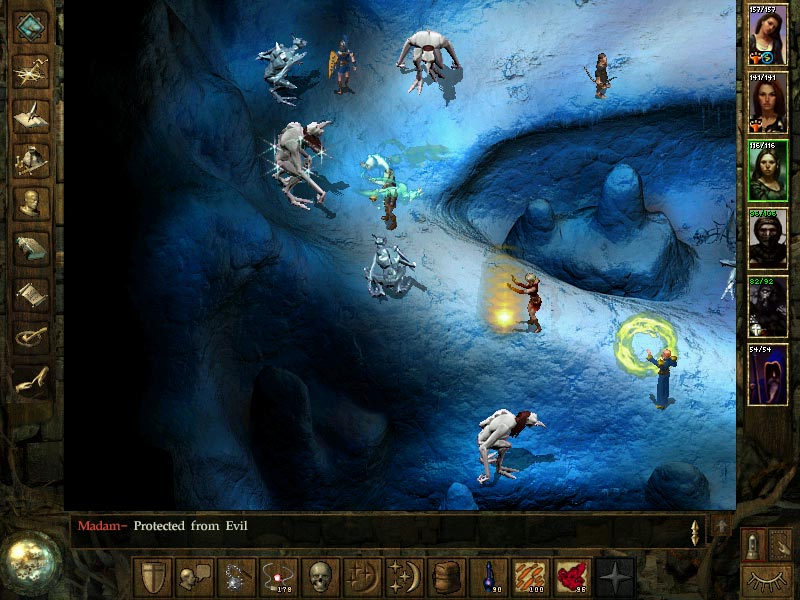The height and width of the screenshot is (600, 800).
Task: Click the crescent moon and stars button
Action: (x=405, y=577)
